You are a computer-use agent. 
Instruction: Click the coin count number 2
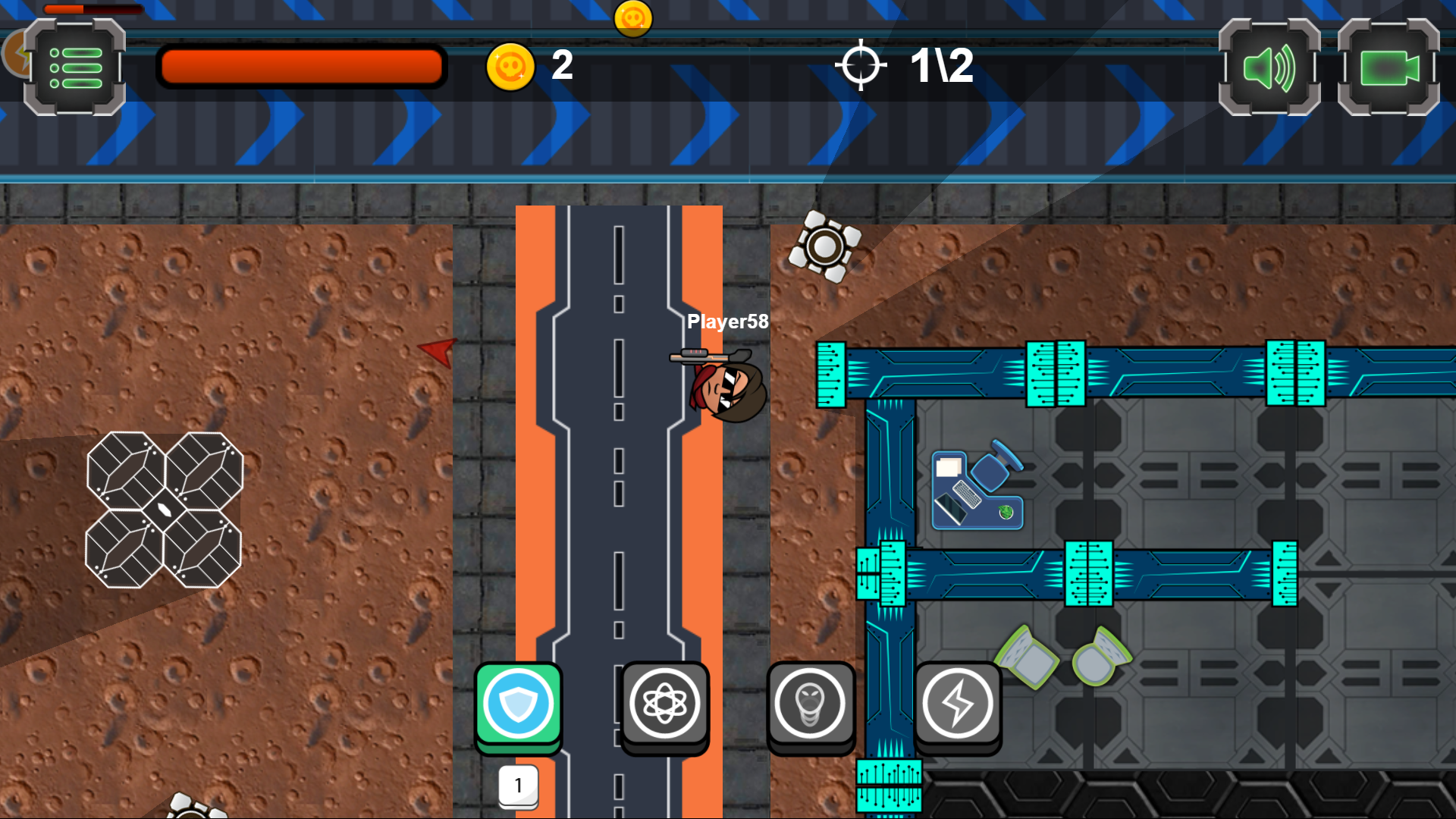tap(562, 67)
